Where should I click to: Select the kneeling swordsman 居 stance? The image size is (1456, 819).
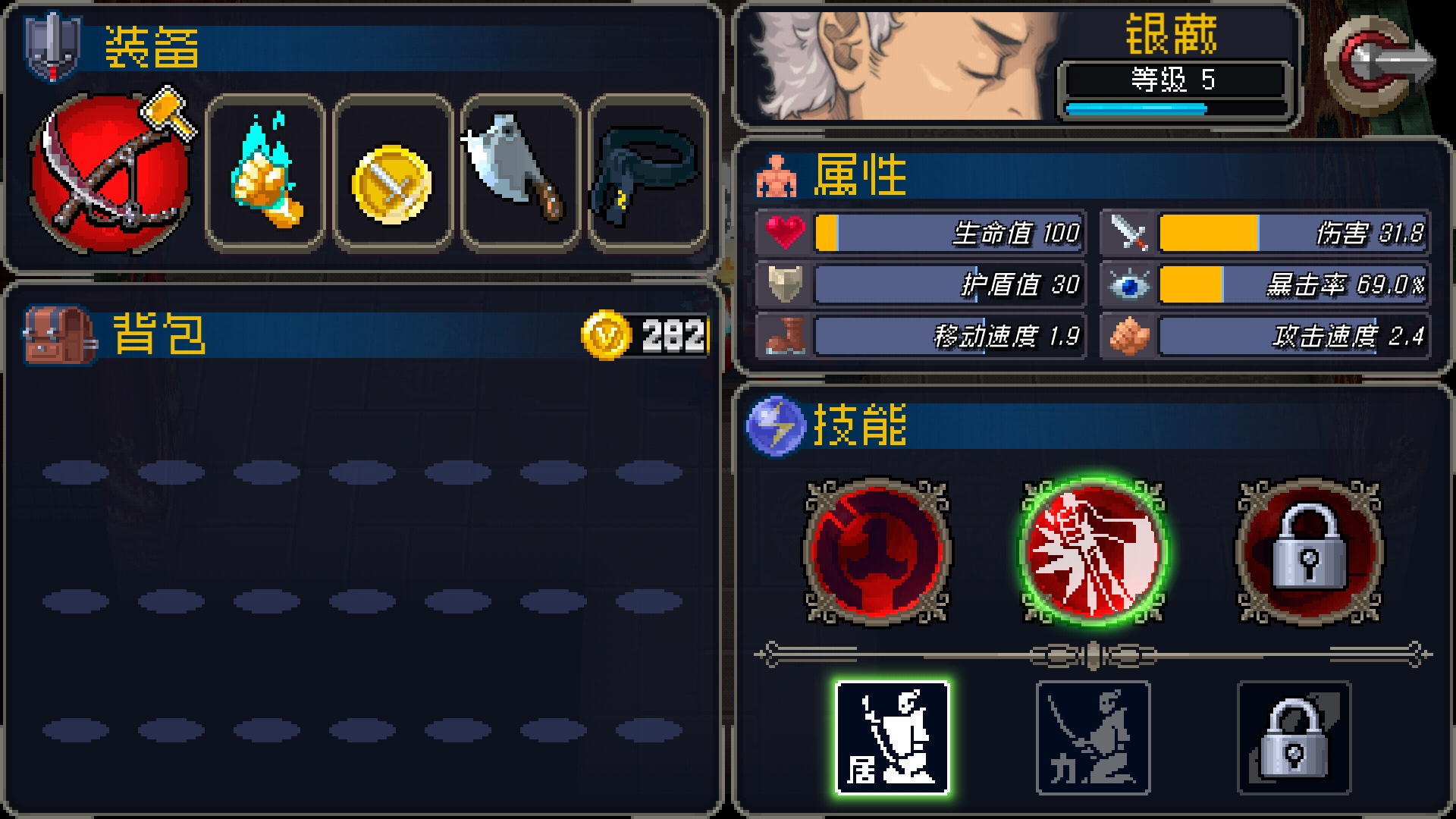tap(892, 738)
